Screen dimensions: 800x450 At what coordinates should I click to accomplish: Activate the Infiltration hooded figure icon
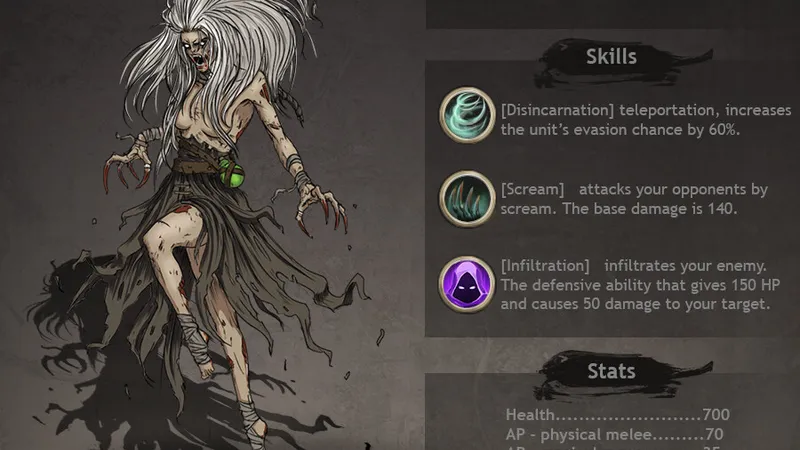467,284
